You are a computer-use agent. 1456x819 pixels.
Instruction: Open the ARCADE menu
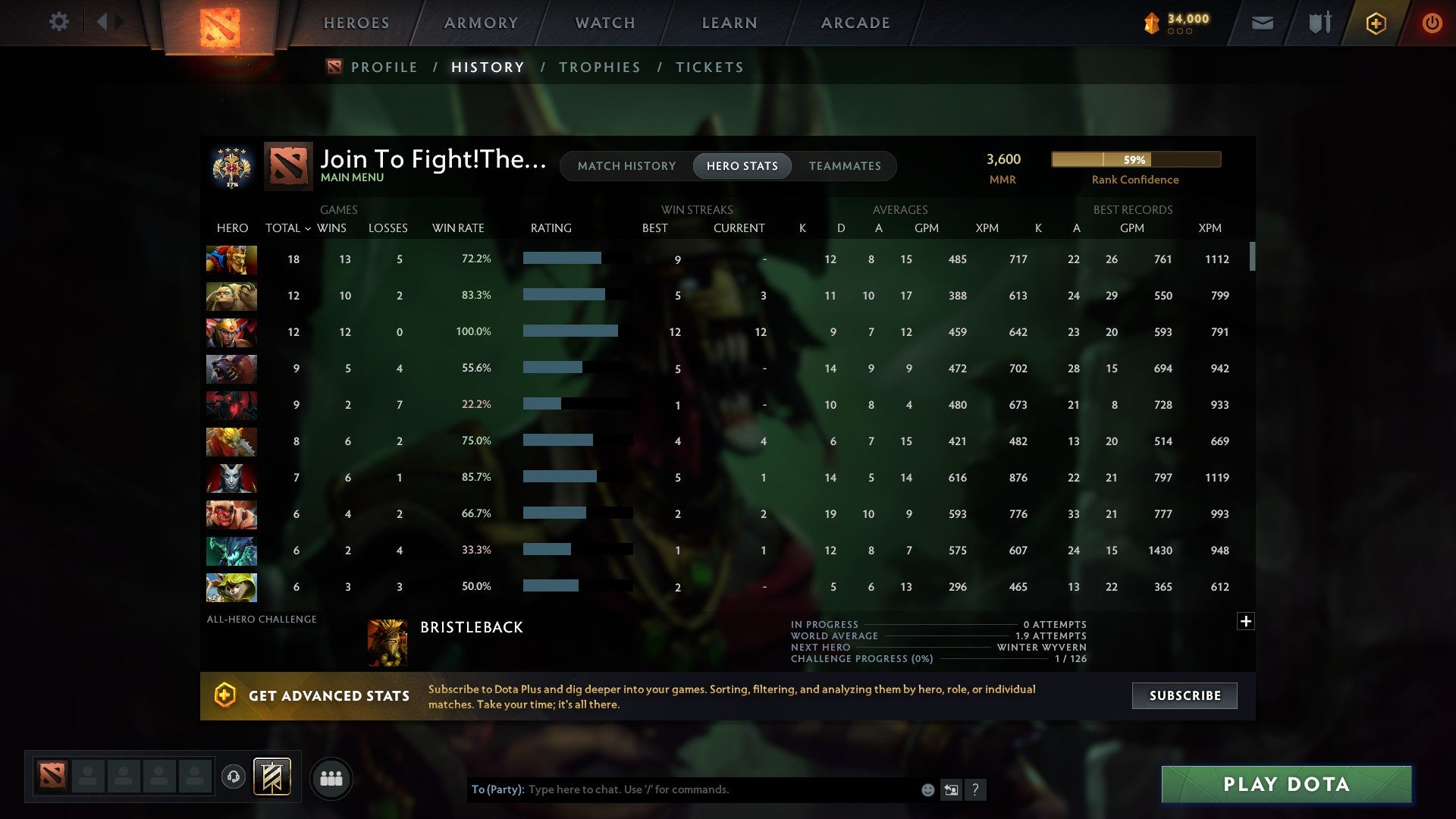(x=855, y=23)
